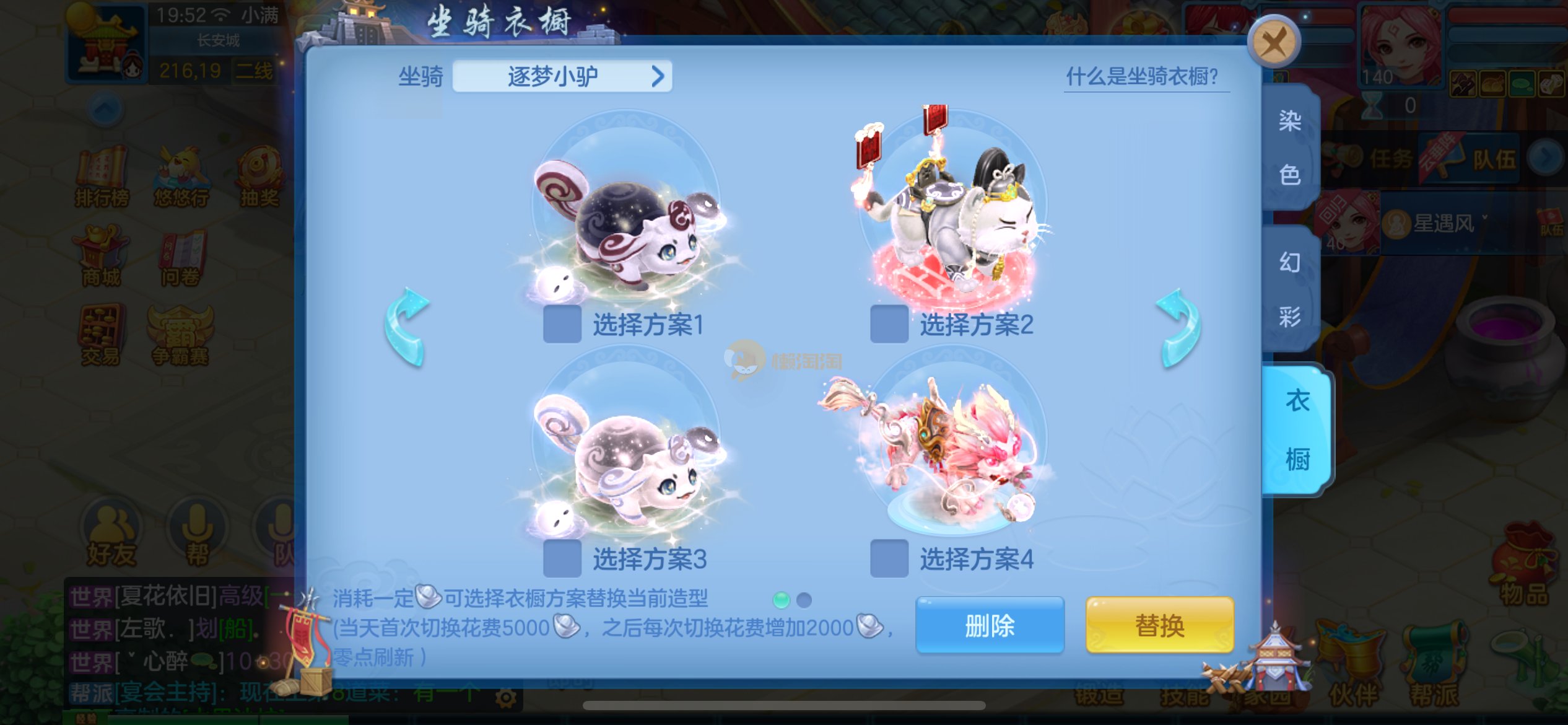Tick the 选择方案2 checkbox
Viewport: 1568px width, 725px height.
(889, 323)
